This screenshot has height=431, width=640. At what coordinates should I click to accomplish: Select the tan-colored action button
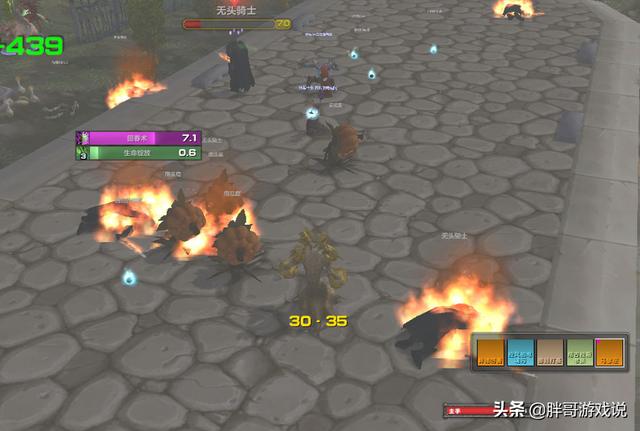550,354
